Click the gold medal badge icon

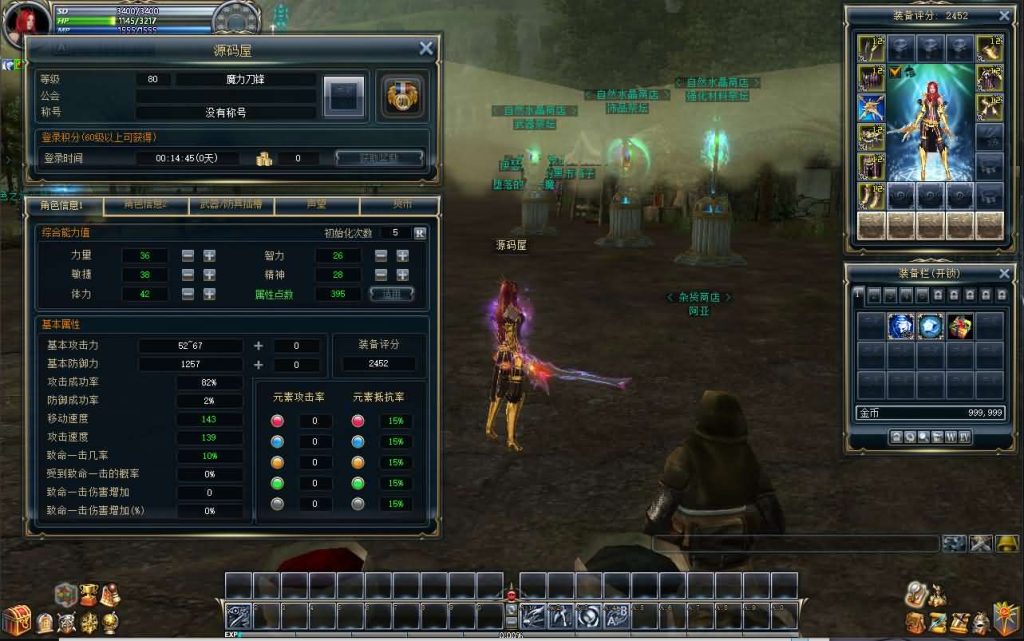[x=404, y=95]
